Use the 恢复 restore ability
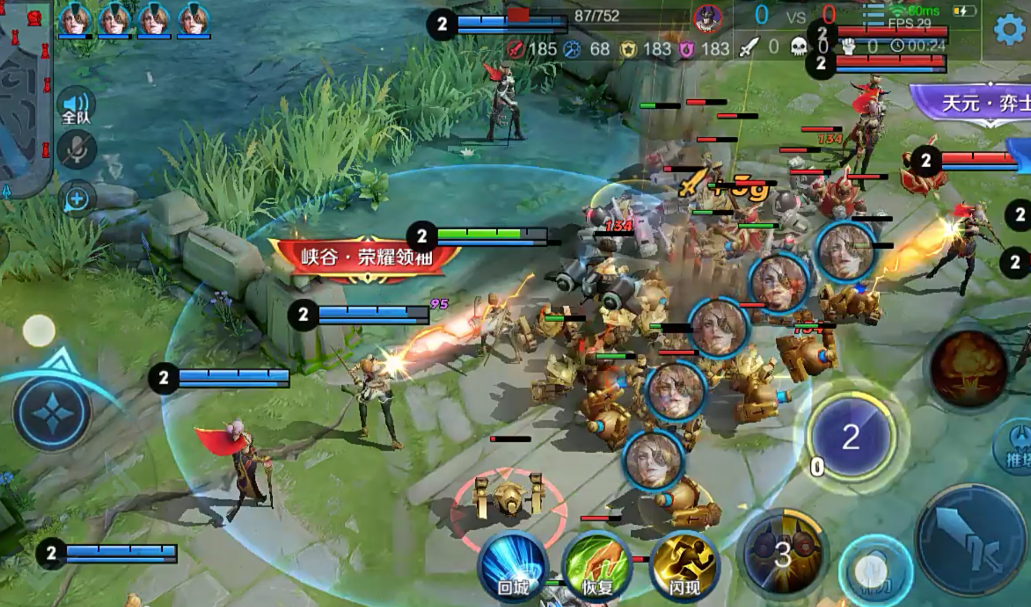1031x607 pixels. click(597, 567)
